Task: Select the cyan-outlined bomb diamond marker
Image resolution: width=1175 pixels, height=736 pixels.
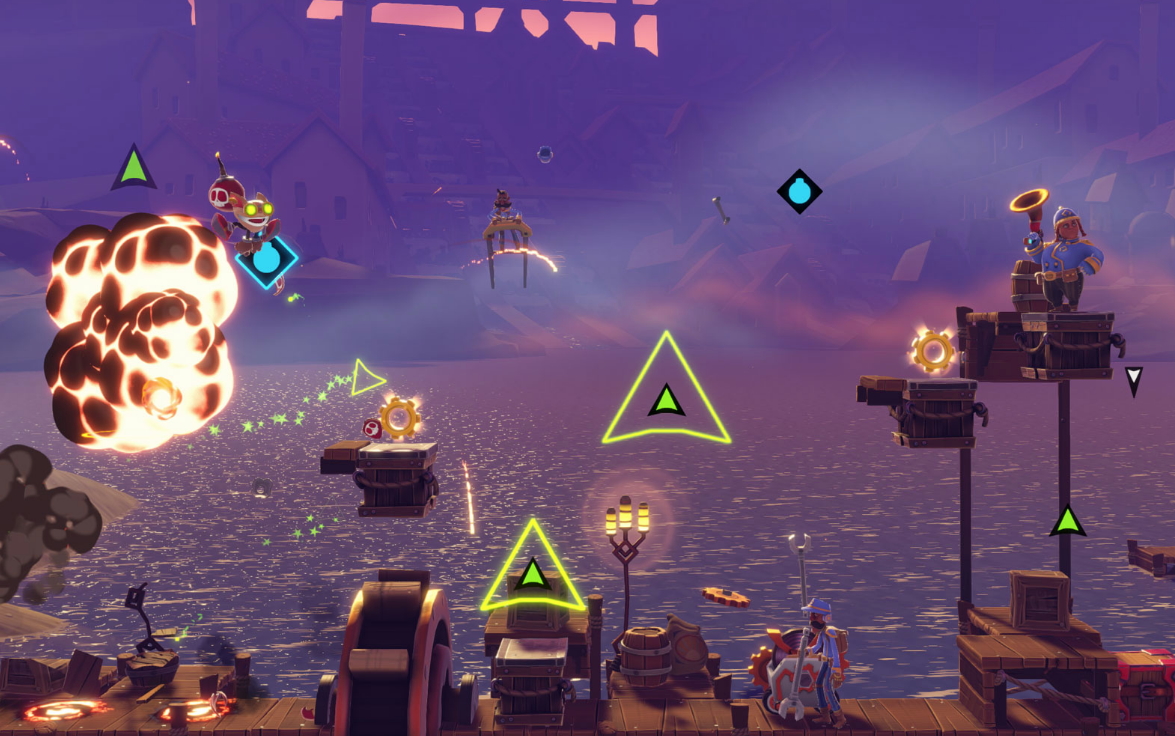Action: [267, 259]
